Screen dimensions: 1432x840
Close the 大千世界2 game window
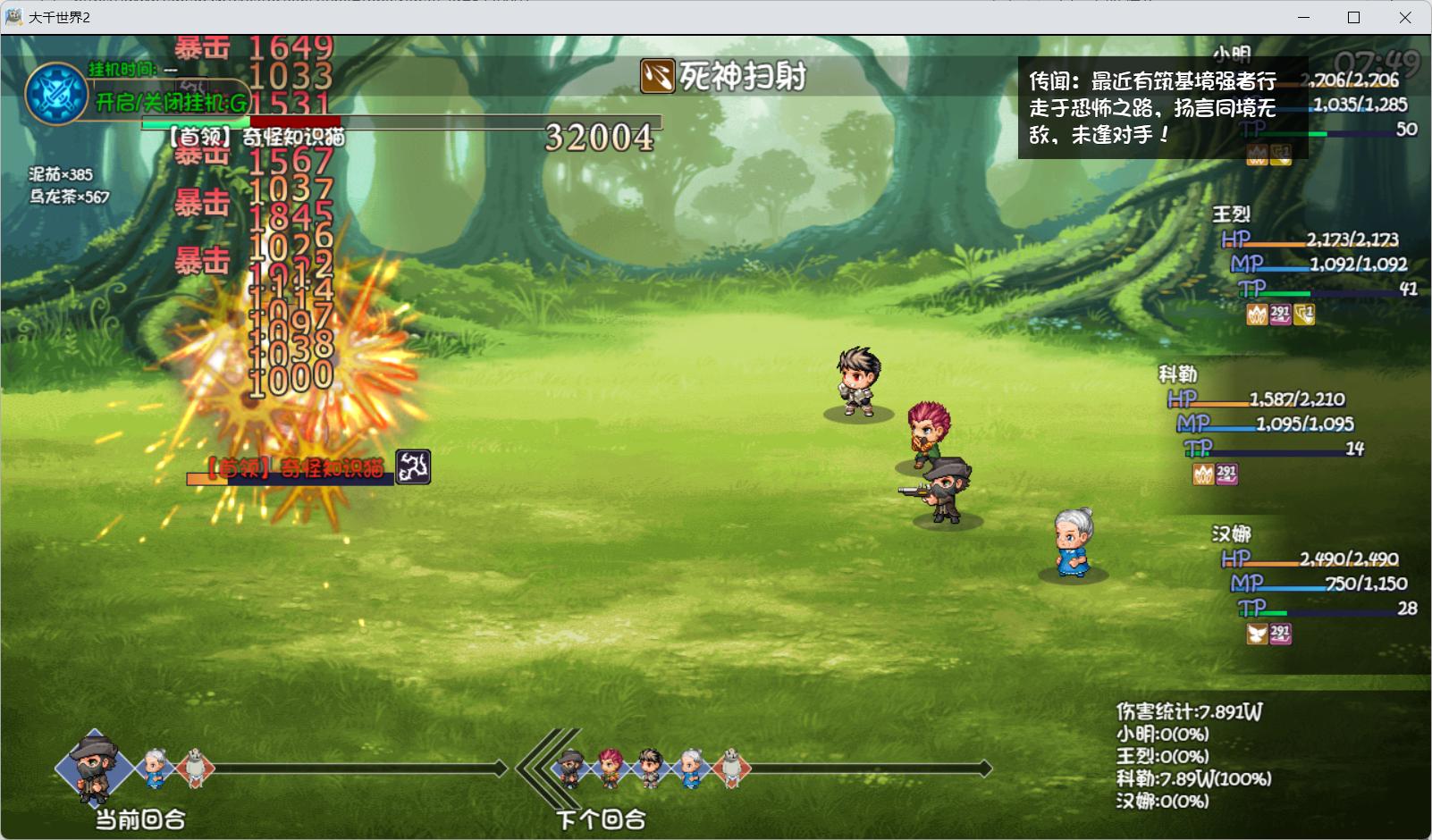point(1405,18)
